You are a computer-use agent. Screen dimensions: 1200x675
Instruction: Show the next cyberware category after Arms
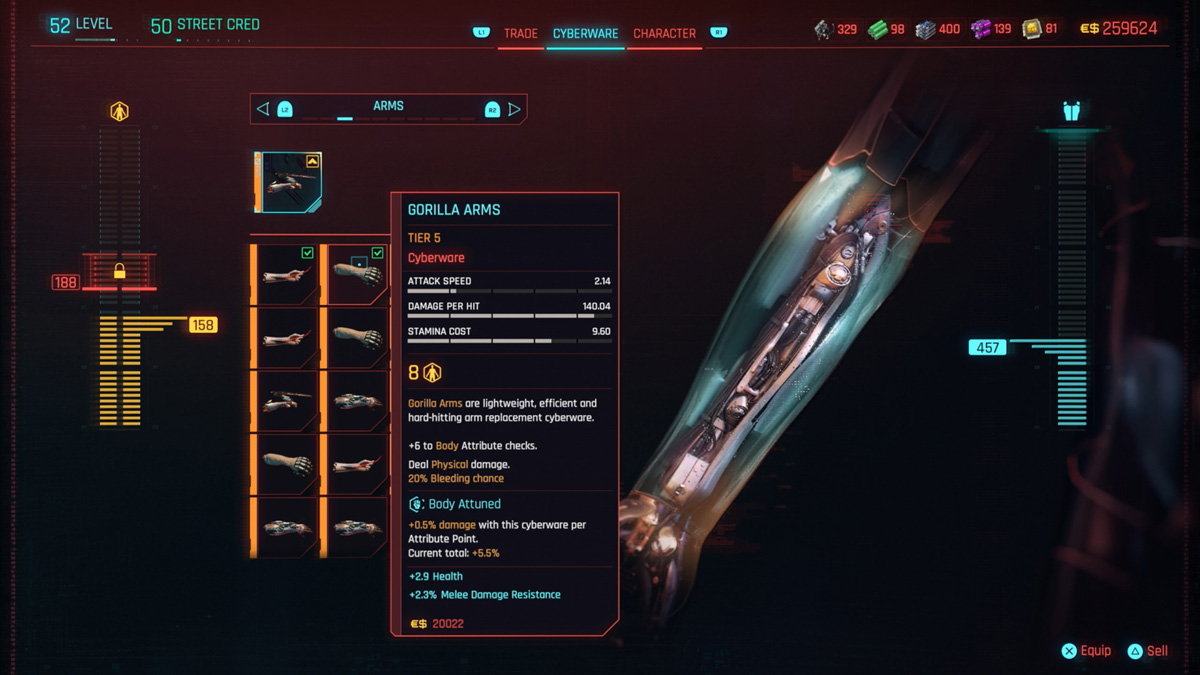tap(514, 109)
